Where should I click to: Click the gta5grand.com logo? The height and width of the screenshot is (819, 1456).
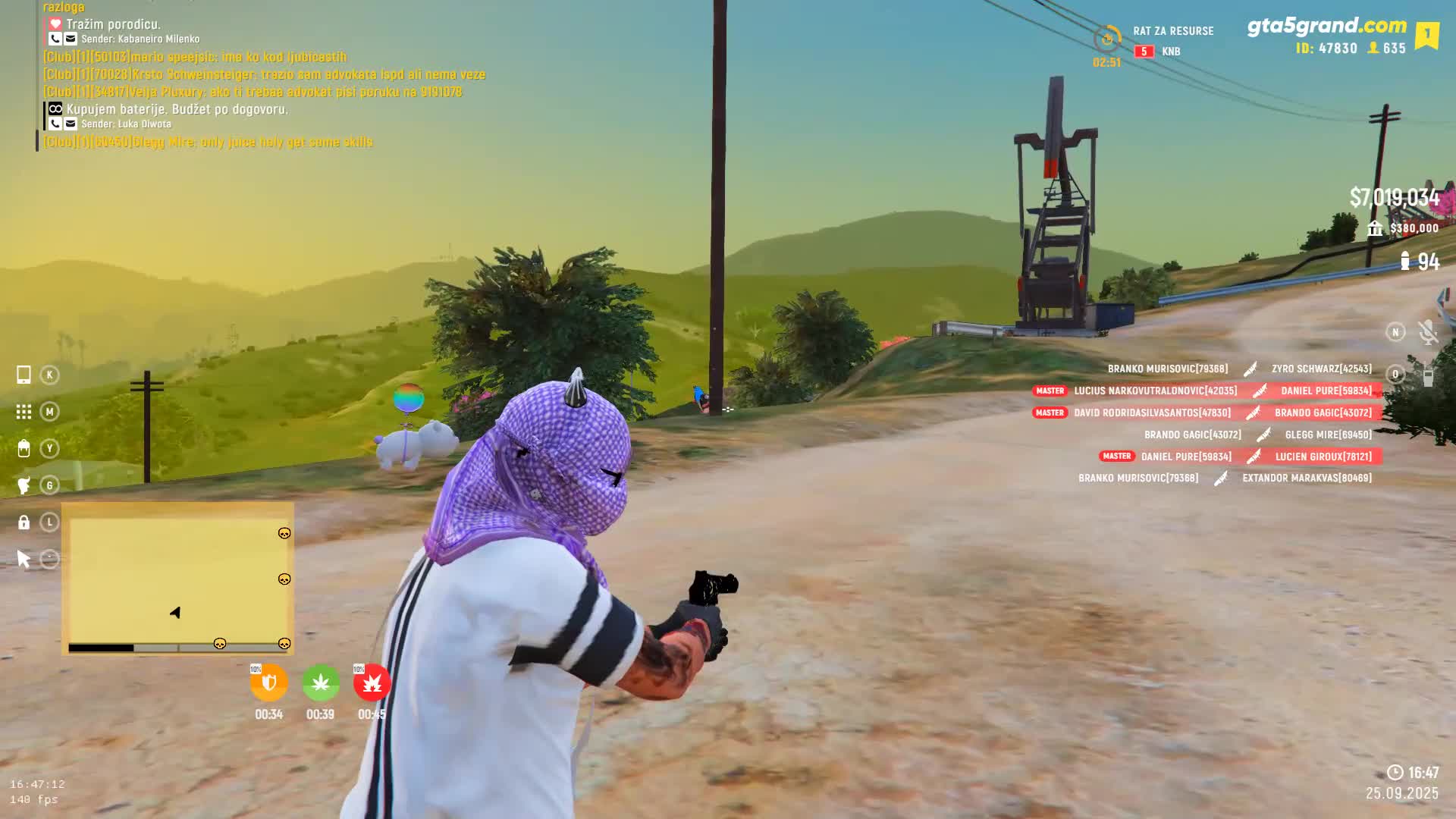coord(1326,26)
